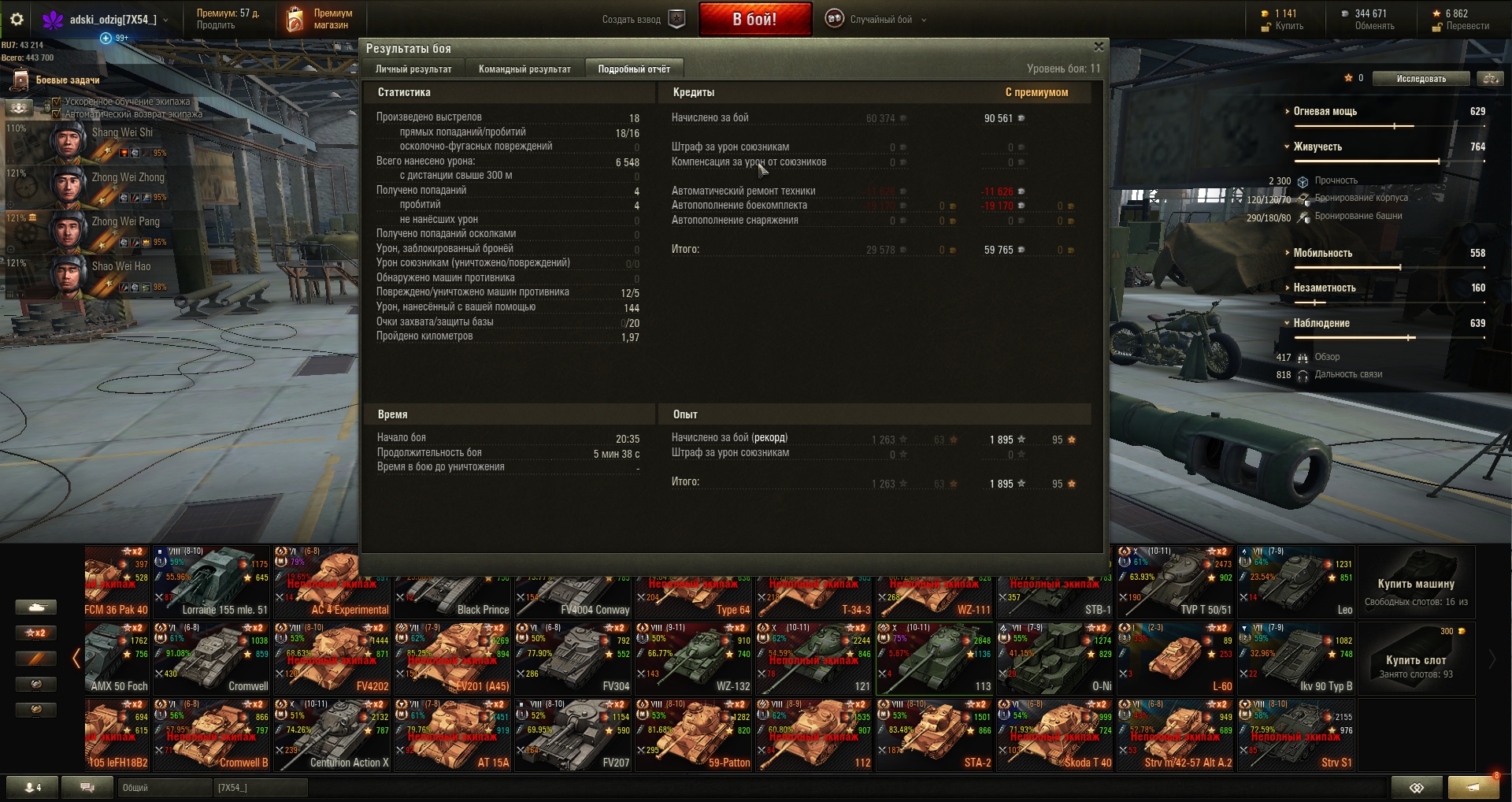Start battle with the red В бой! button
This screenshot has height=802, width=1512.
(x=754, y=20)
